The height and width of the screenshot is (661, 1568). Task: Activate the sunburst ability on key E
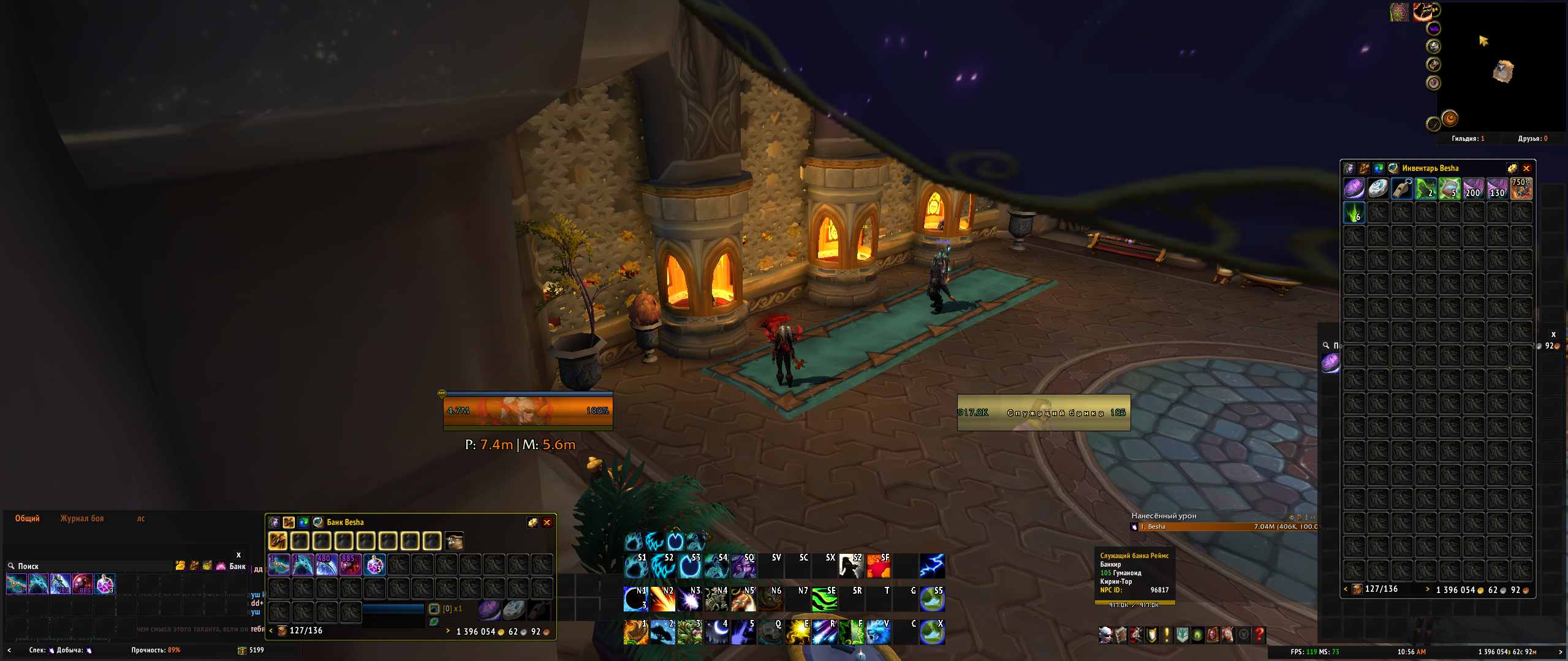(798, 632)
